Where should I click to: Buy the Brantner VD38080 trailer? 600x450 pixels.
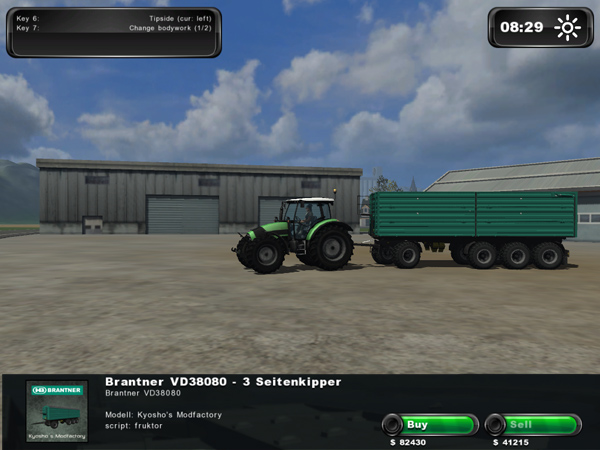point(429,425)
